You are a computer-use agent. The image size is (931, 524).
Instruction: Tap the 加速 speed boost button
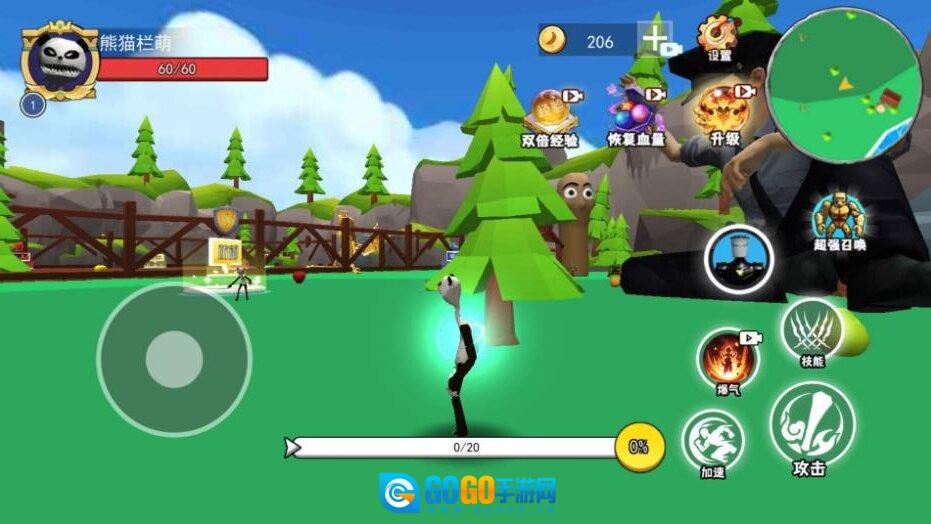click(713, 439)
